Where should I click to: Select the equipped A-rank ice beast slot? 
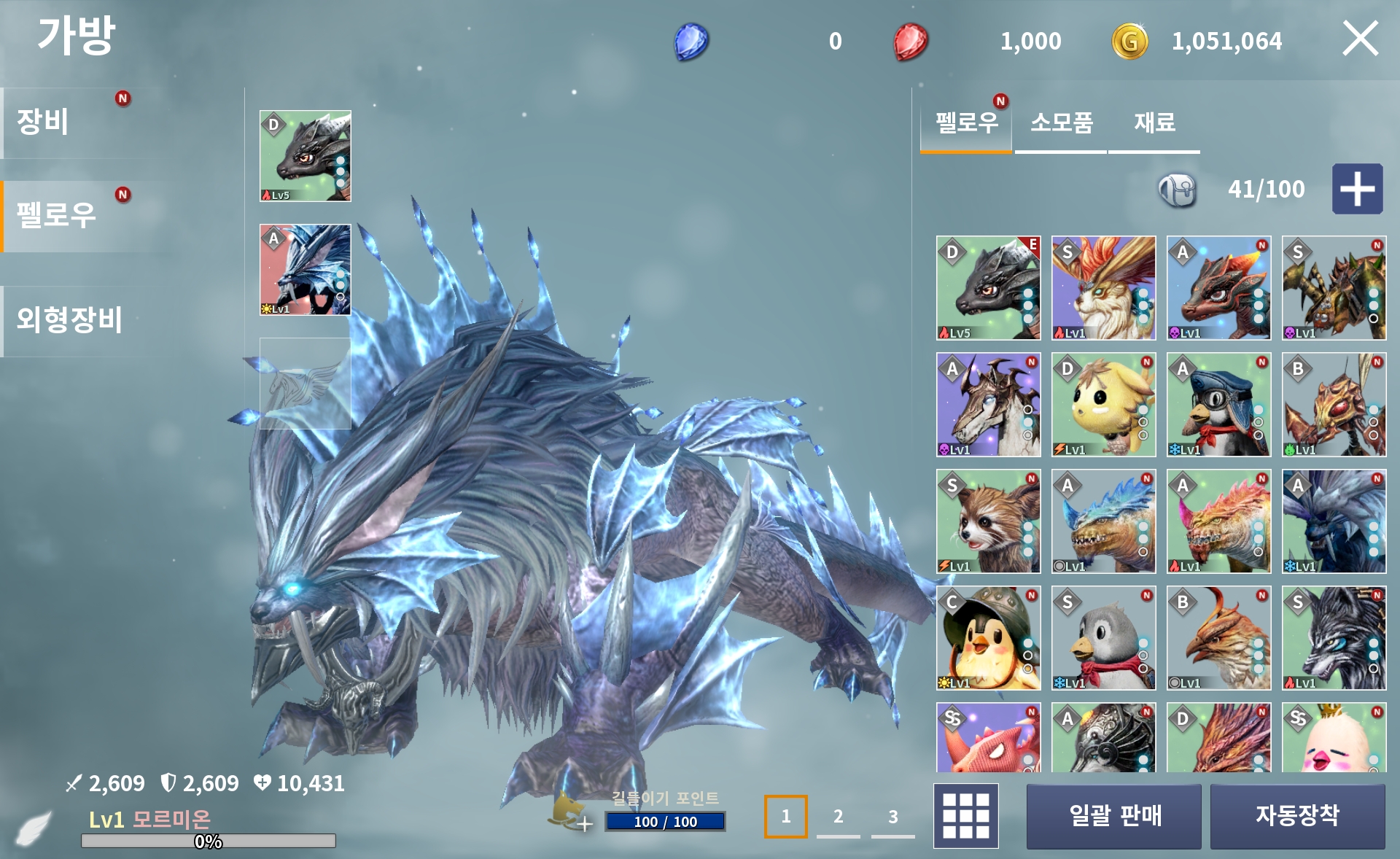(x=306, y=270)
